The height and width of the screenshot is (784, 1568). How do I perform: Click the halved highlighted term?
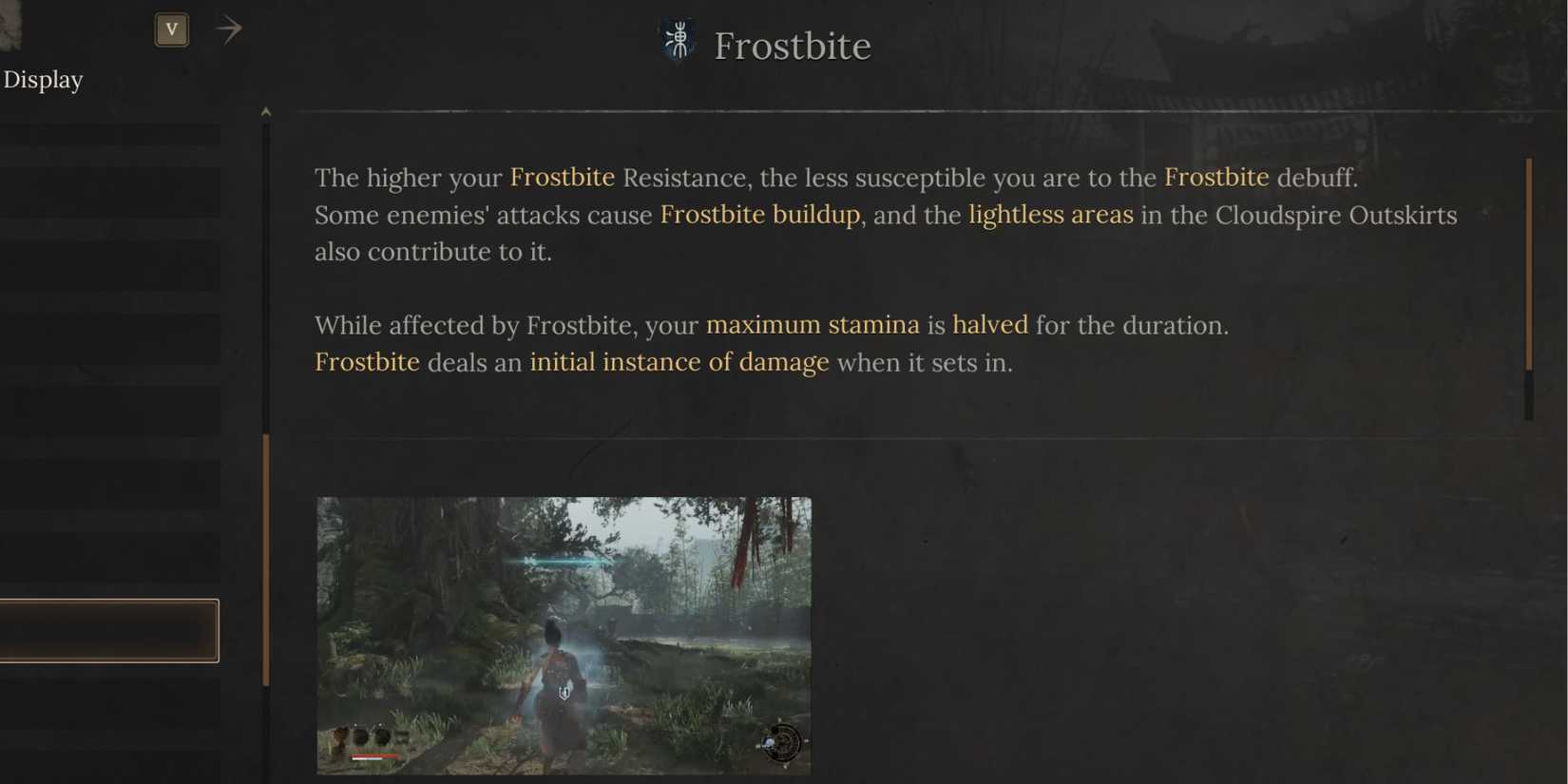(990, 324)
